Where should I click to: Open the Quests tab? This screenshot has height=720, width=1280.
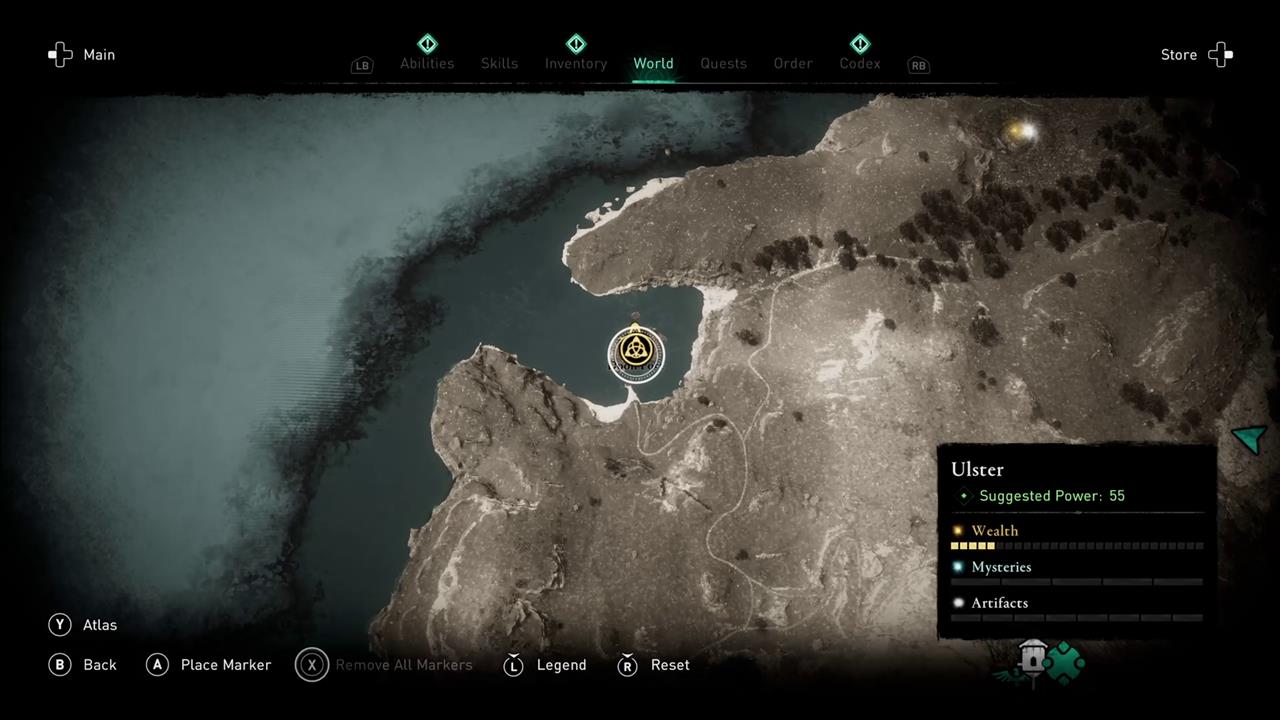click(x=723, y=63)
